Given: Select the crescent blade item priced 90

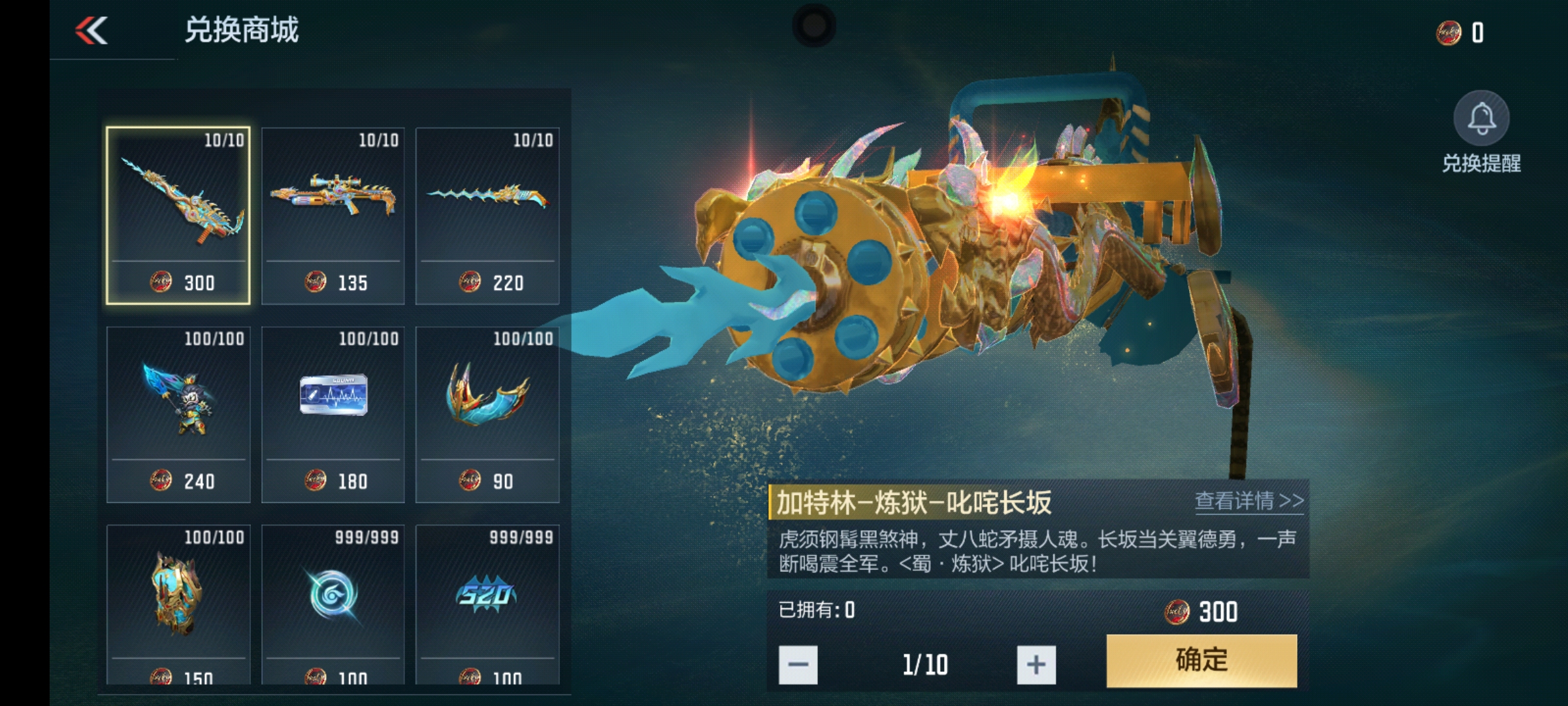Looking at the screenshot, I should tap(487, 414).
